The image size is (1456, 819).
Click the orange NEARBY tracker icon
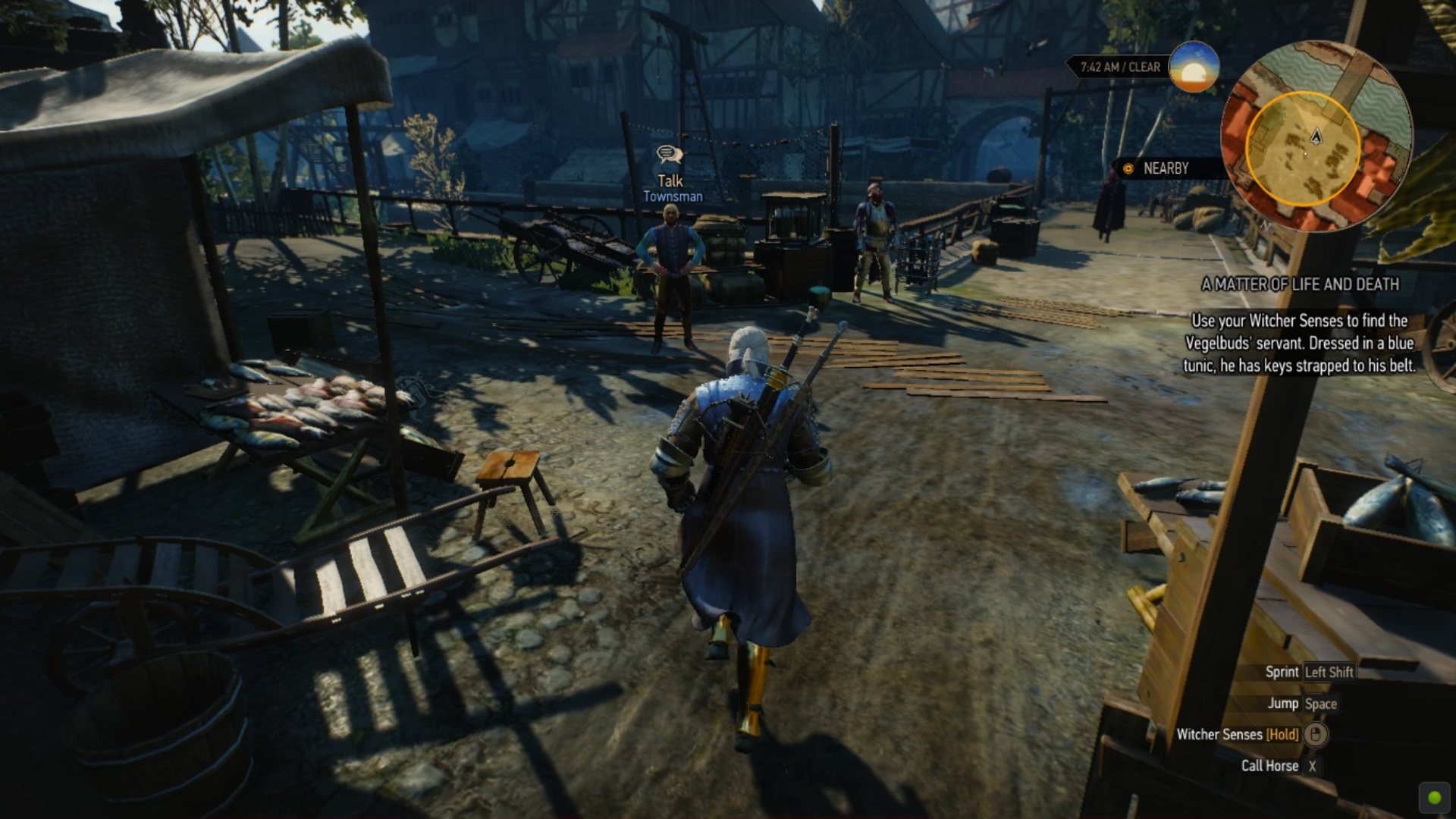1128,169
